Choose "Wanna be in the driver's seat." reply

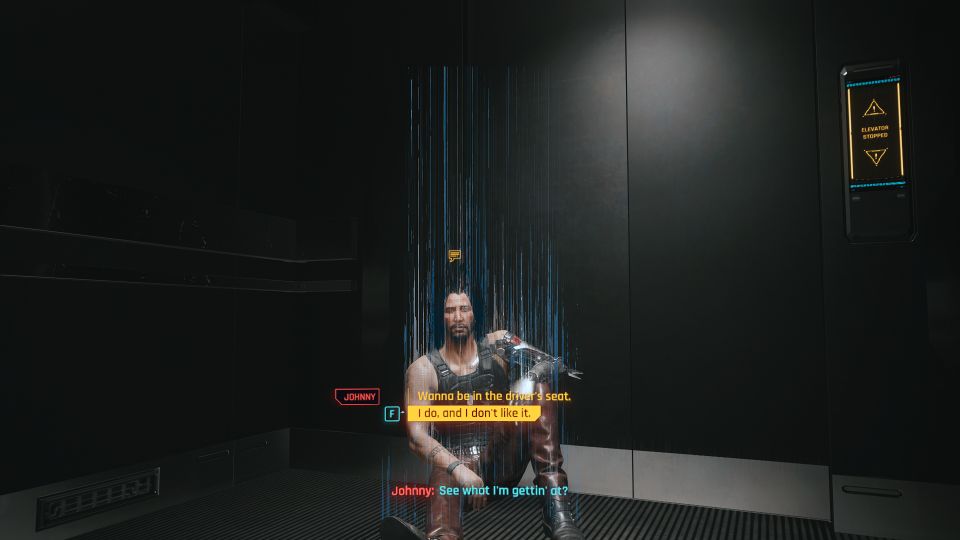click(x=494, y=396)
